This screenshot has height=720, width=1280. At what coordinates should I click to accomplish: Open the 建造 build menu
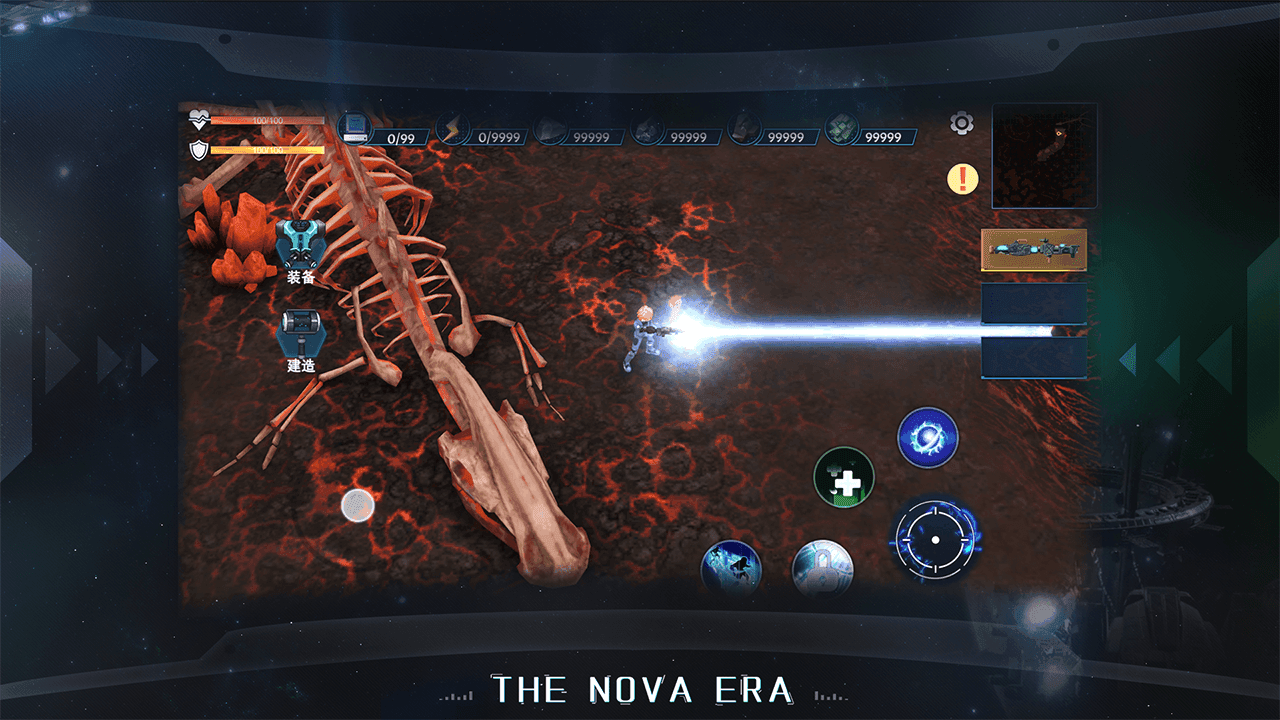pyautogui.click(x=301, y=340)
